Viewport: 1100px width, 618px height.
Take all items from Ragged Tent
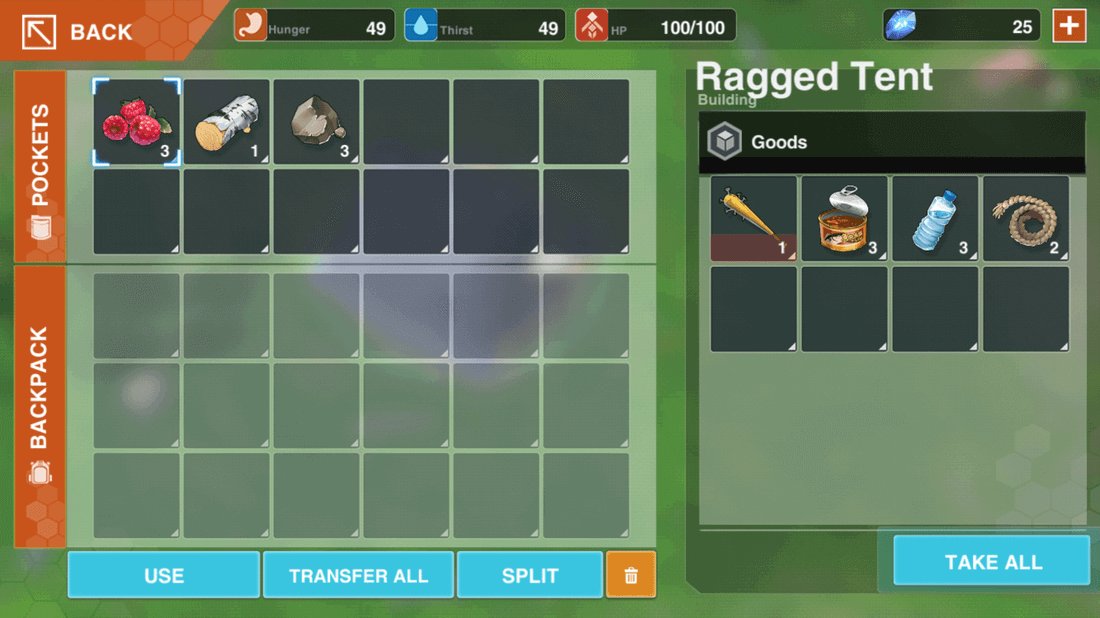[x=992, y=561]
